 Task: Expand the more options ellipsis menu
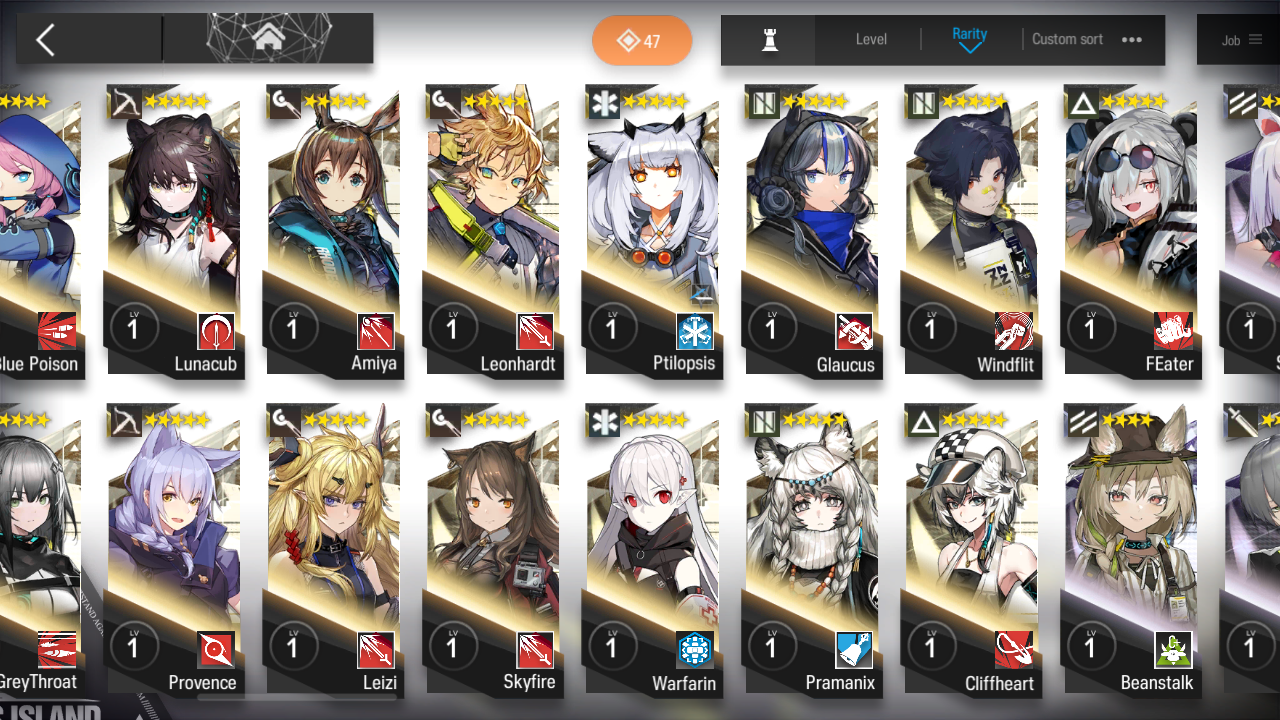(x=1131, y=40)
